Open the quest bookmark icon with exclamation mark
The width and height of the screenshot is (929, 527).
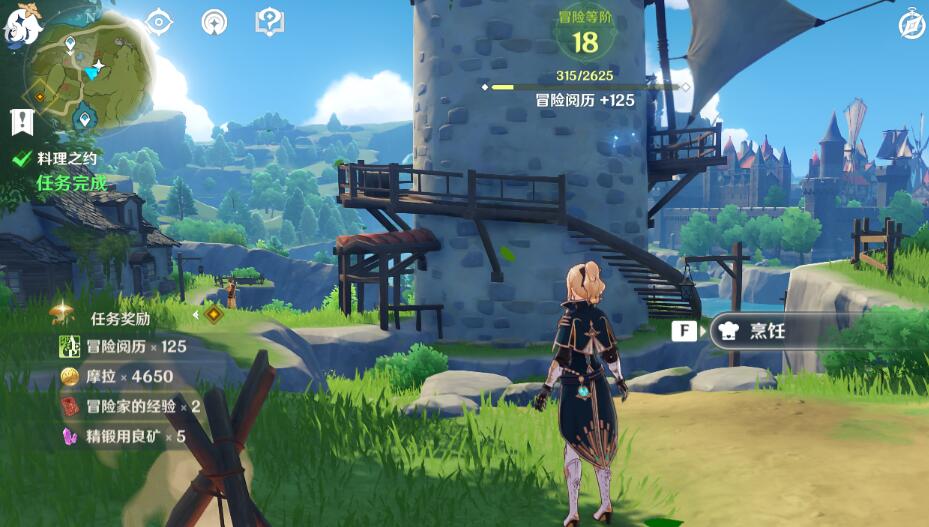click(22, 122)
